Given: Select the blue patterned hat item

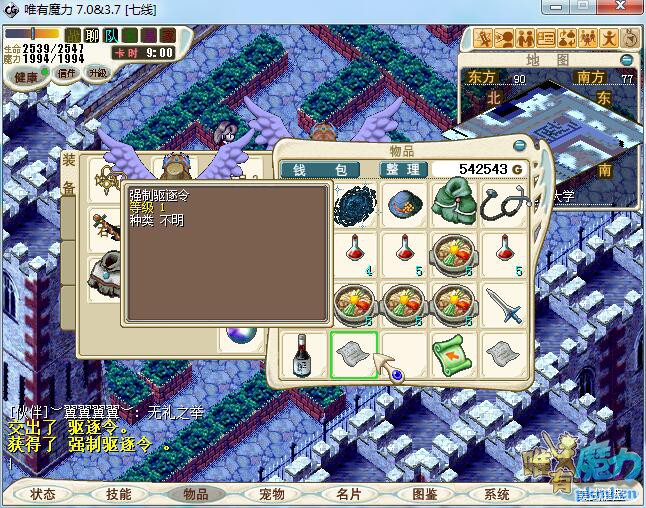Looking at the screenshot, I should (404, 203).
